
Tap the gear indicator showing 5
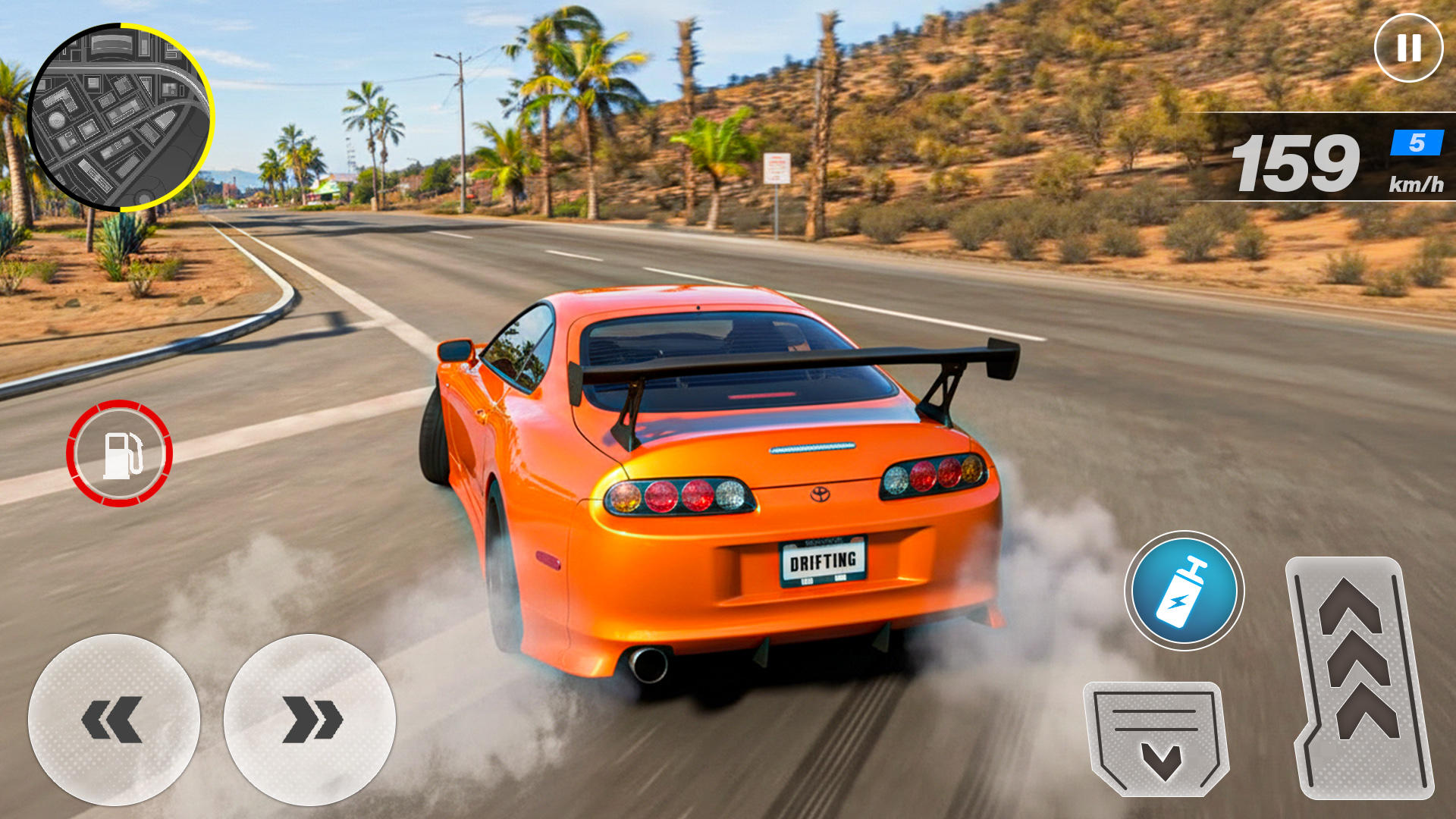click(x=1415, y=143)
